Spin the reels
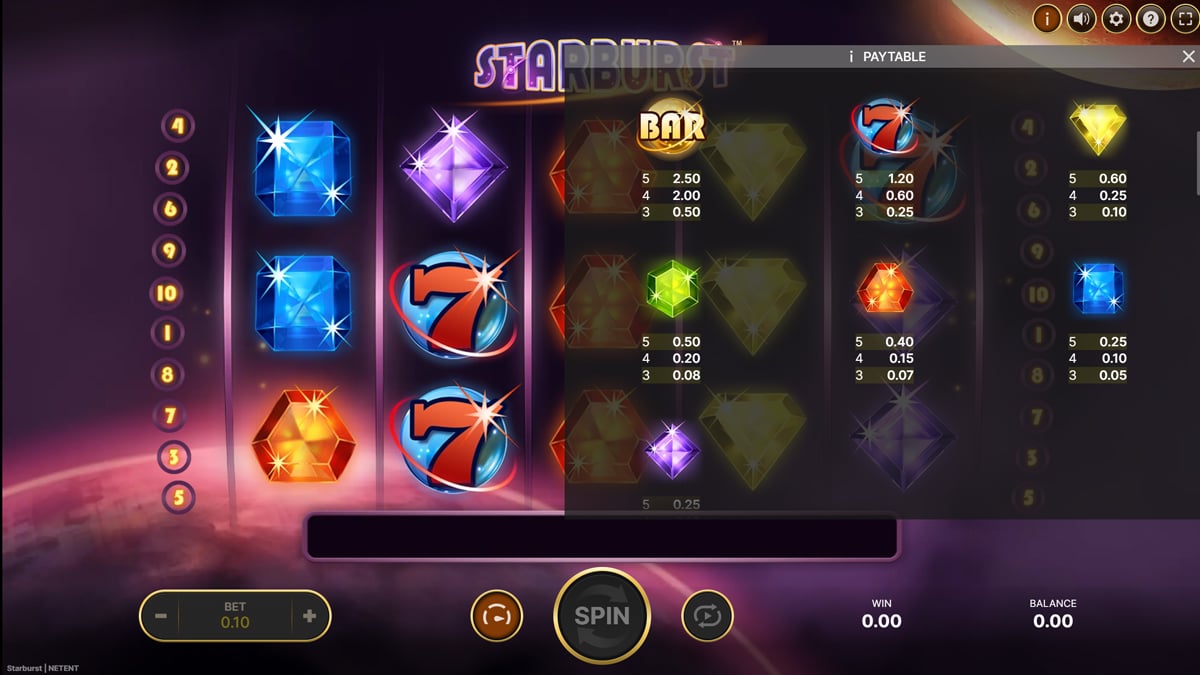 coord(602,616)
